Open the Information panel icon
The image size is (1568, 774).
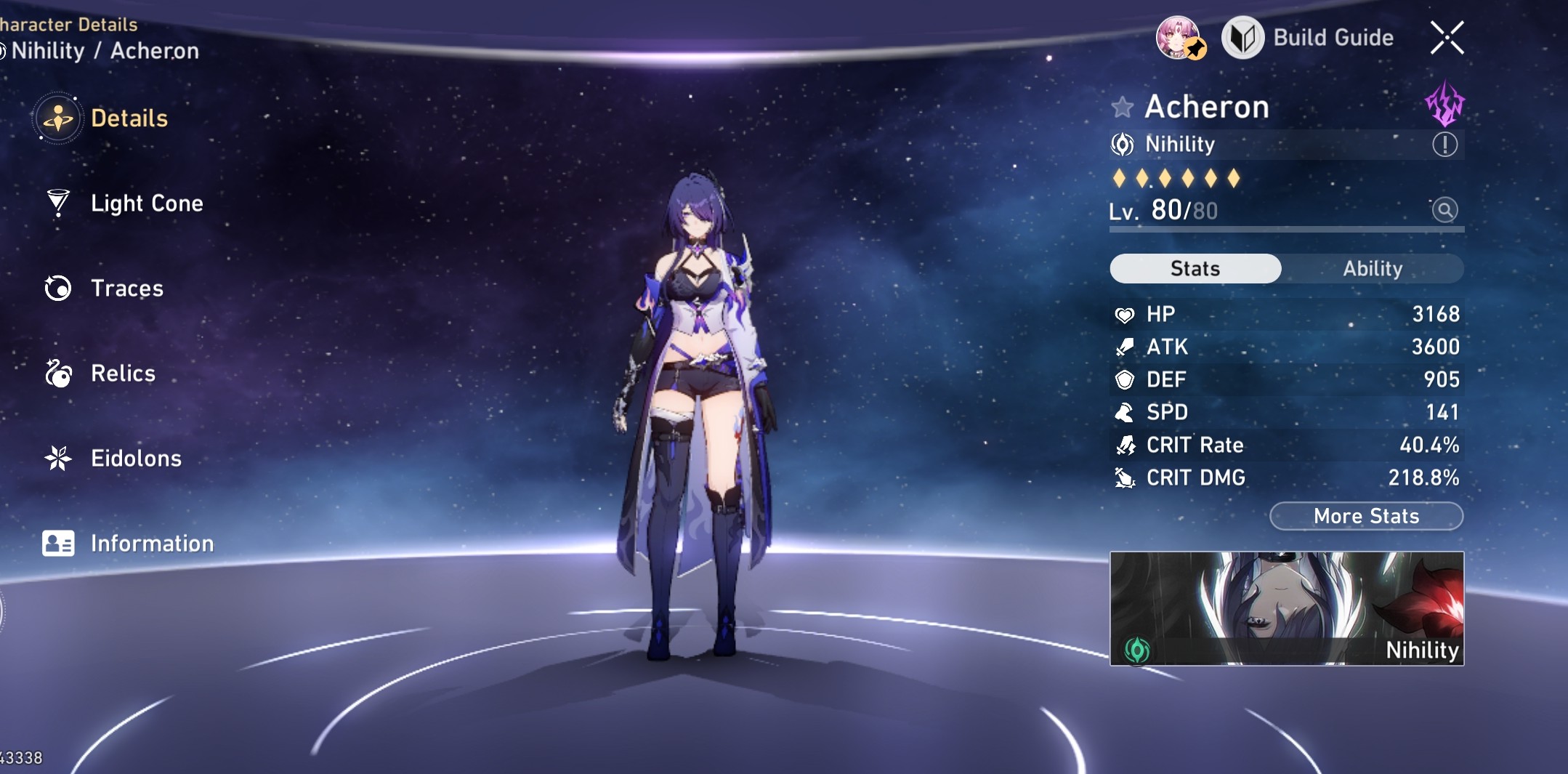(x=58, y=543)
